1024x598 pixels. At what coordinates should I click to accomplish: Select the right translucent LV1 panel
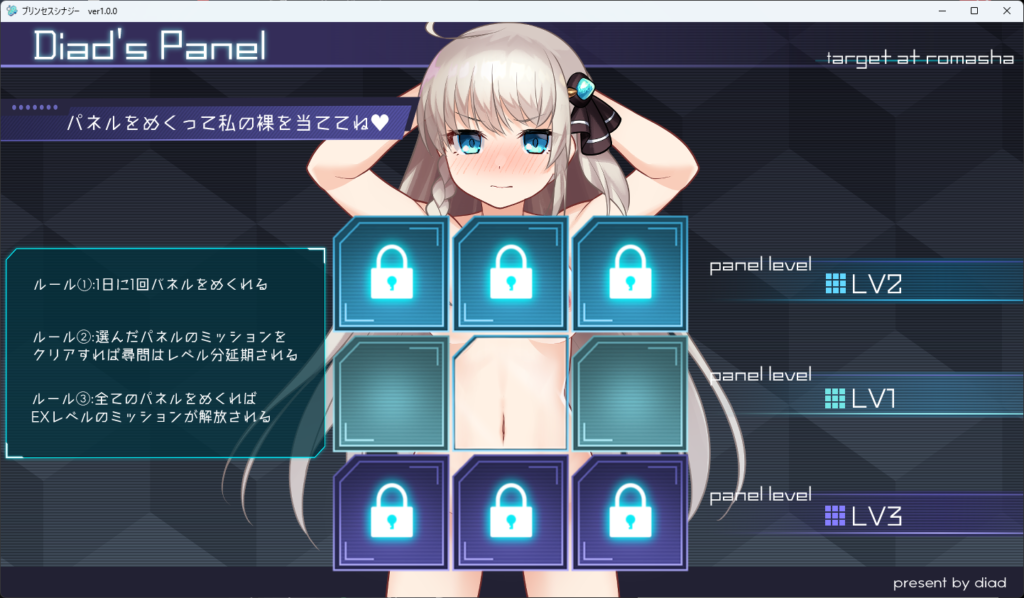(630, 393)
